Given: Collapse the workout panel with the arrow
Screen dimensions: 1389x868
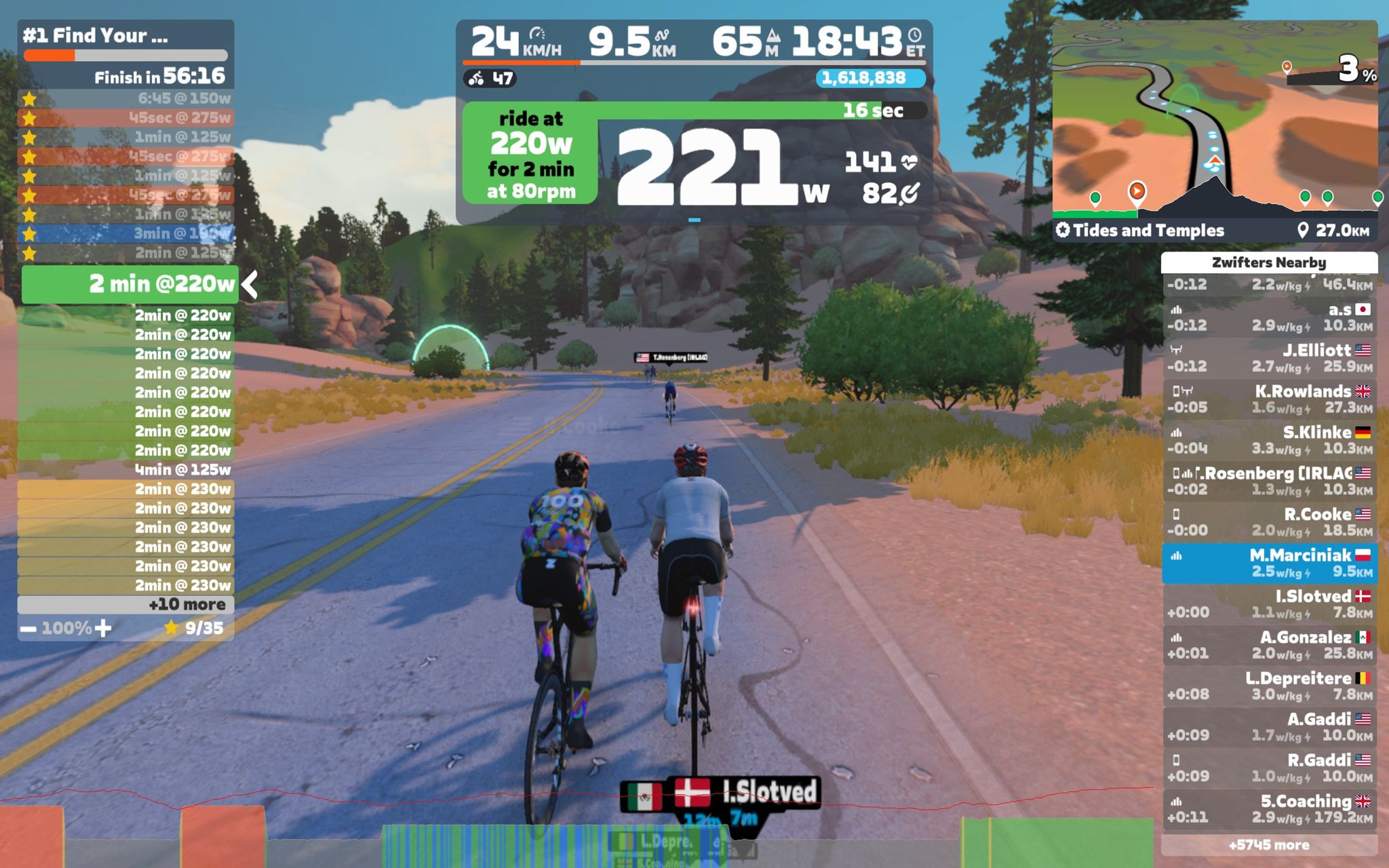Looking at the screenshot, I should click(250, 285).
